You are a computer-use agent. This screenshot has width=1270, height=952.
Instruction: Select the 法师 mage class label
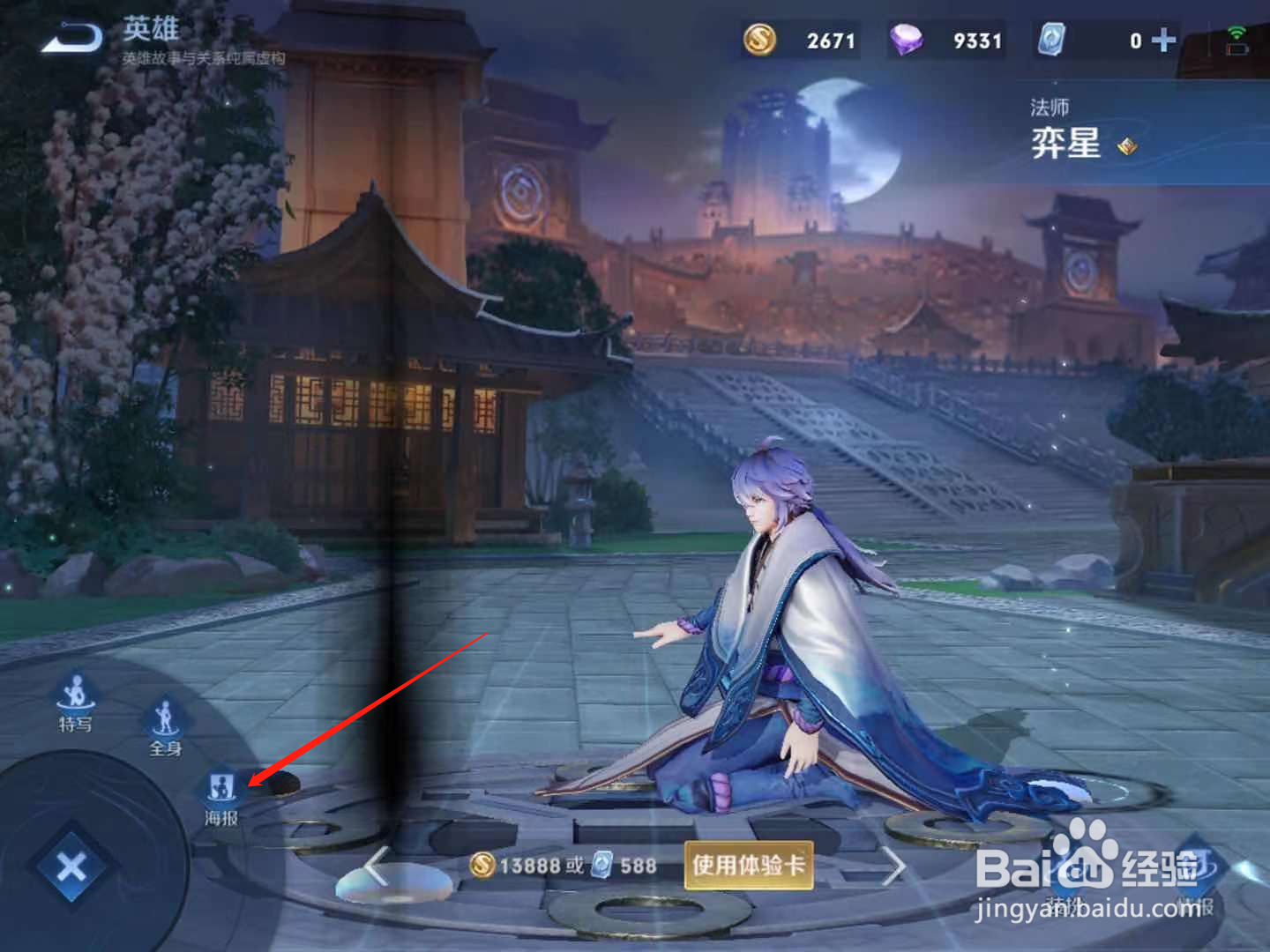(x=1051, y=107)
